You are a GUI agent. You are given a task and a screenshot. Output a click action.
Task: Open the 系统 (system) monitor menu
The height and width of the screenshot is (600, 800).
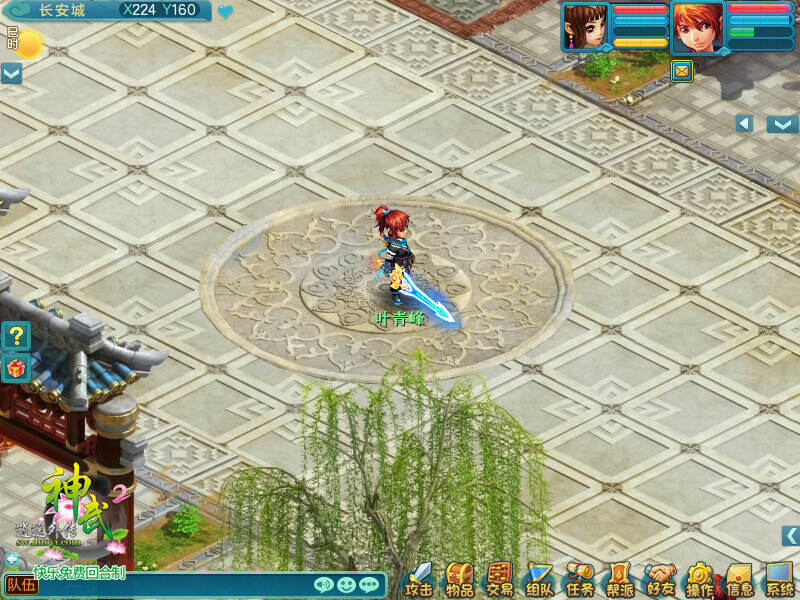pyautogui.click(x=779, y=580)
